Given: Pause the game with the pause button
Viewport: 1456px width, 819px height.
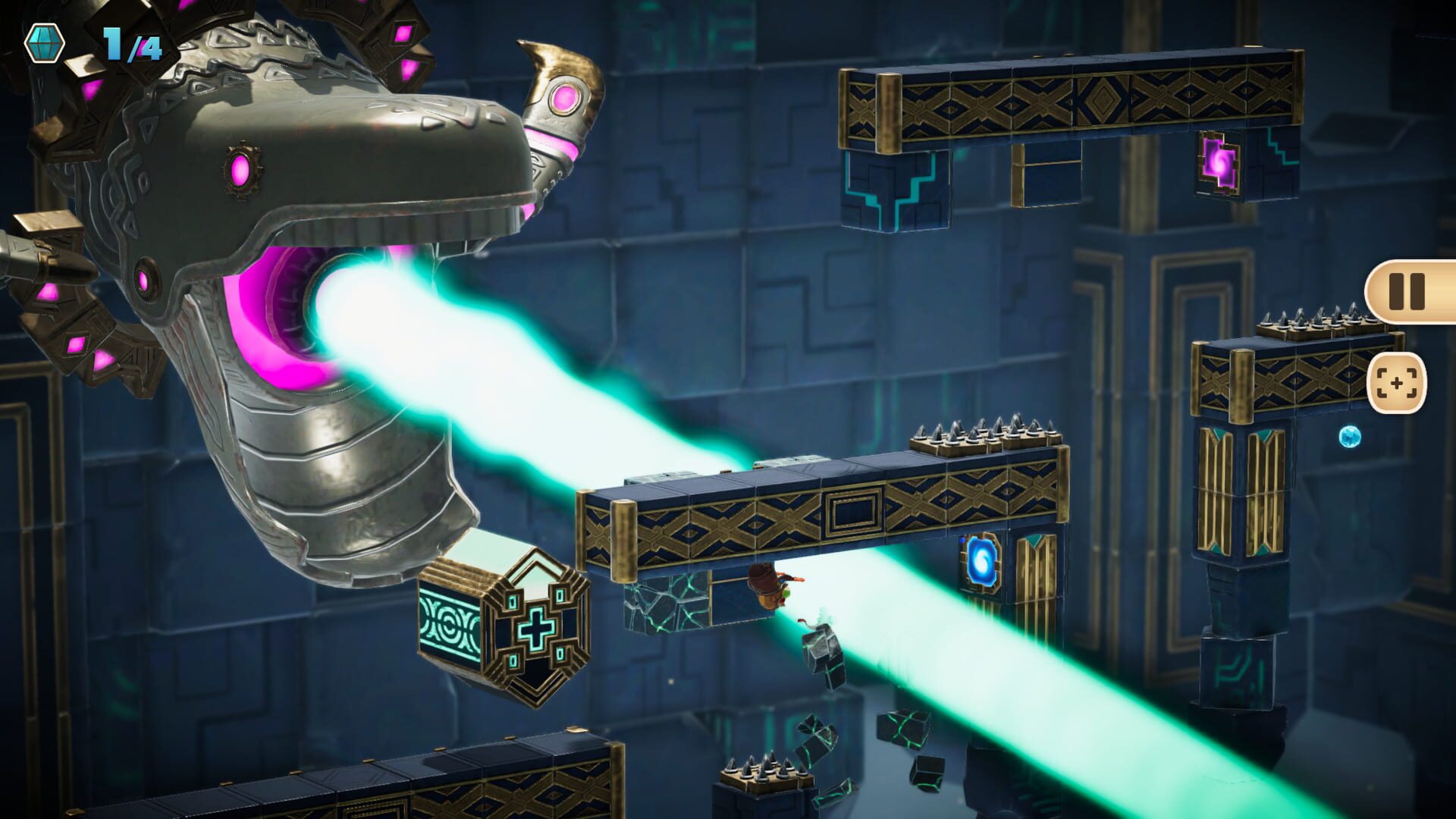Looking at the screenshot, I should pos(1407,291).
